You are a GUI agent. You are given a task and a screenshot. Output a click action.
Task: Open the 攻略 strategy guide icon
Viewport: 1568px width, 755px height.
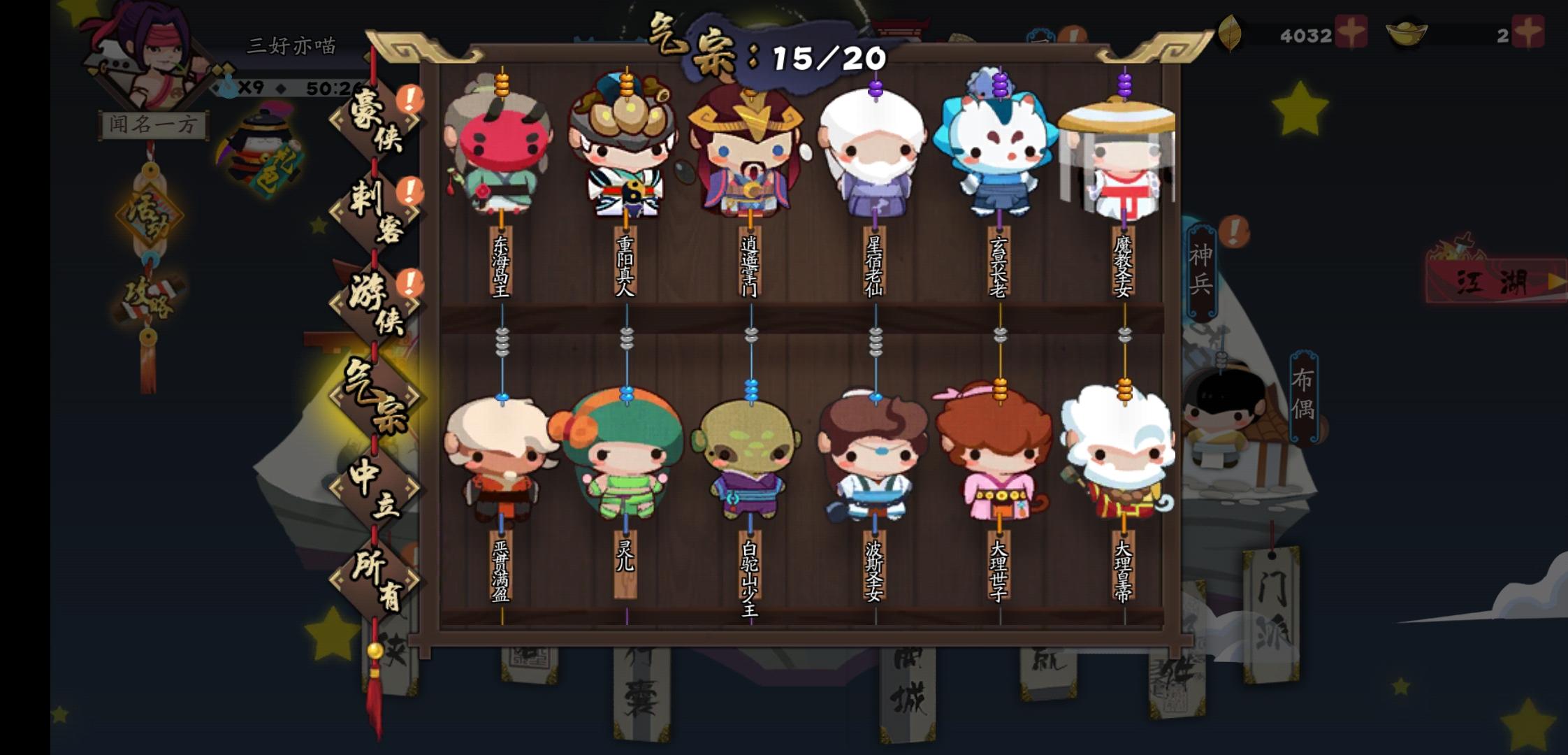tap(149, 301)
